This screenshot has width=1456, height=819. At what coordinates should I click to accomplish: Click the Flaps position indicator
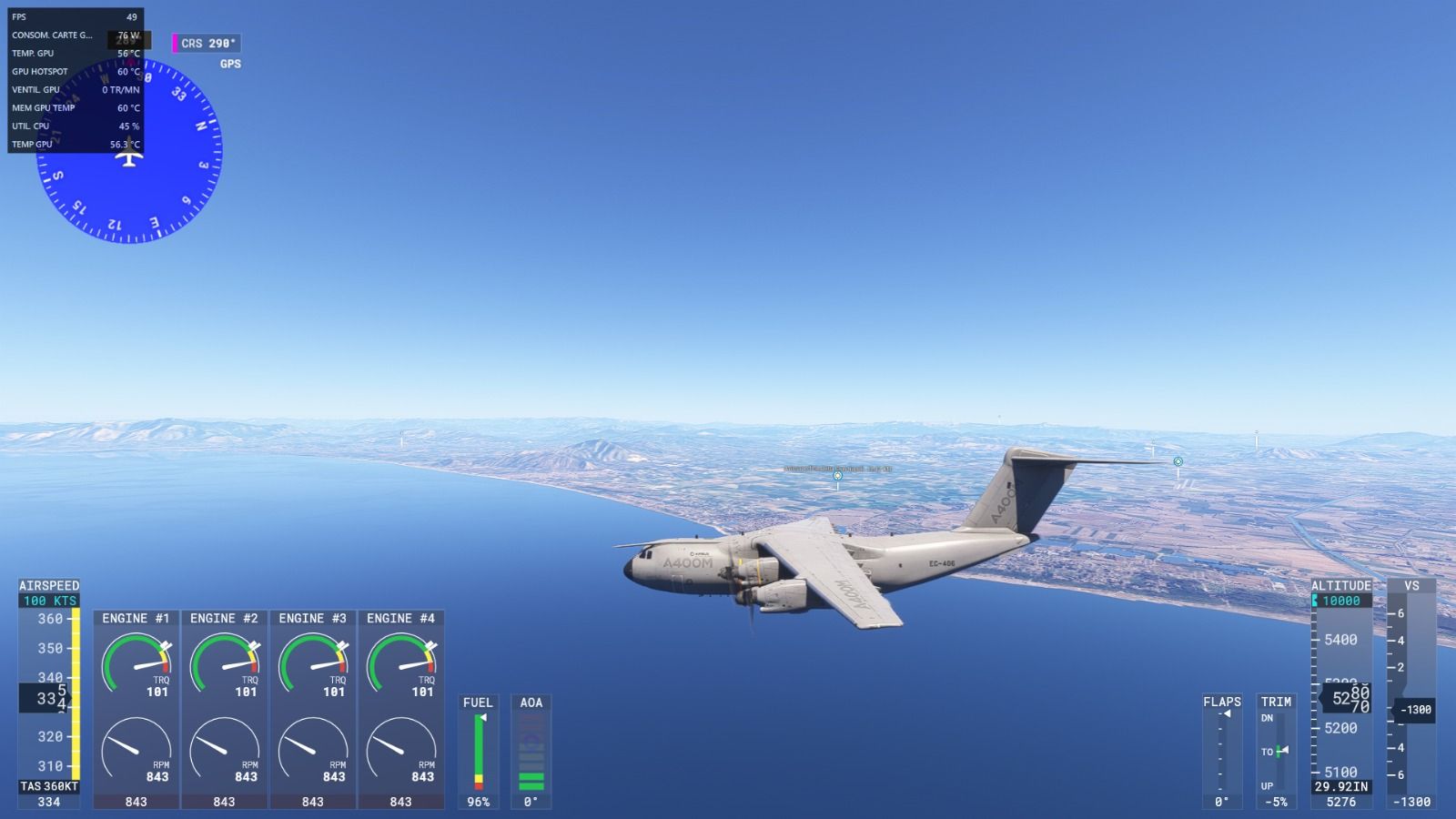click(1221, 751)
